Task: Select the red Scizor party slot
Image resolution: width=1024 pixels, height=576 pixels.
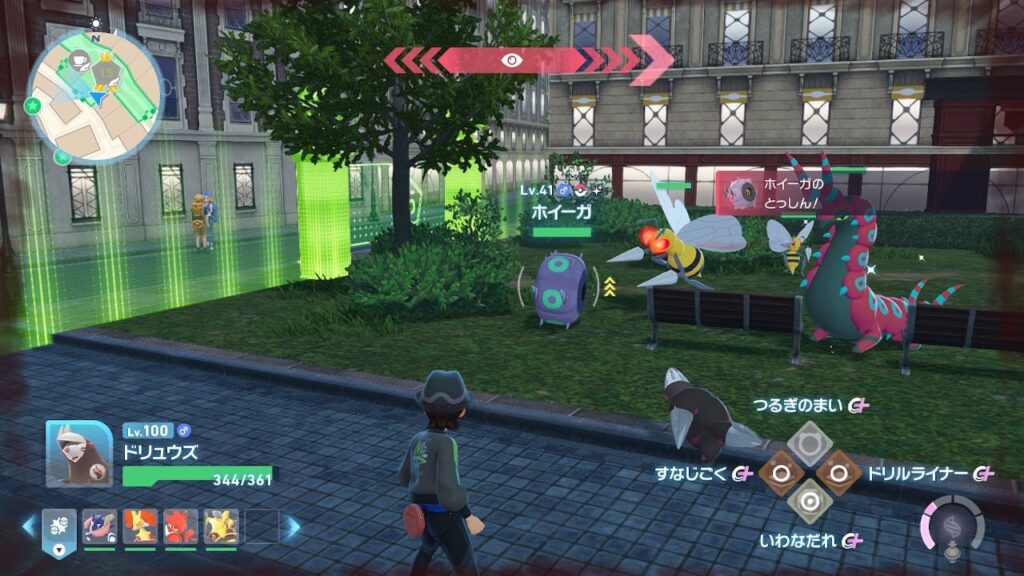Action: pyautogui.click(x=179, y=526)
